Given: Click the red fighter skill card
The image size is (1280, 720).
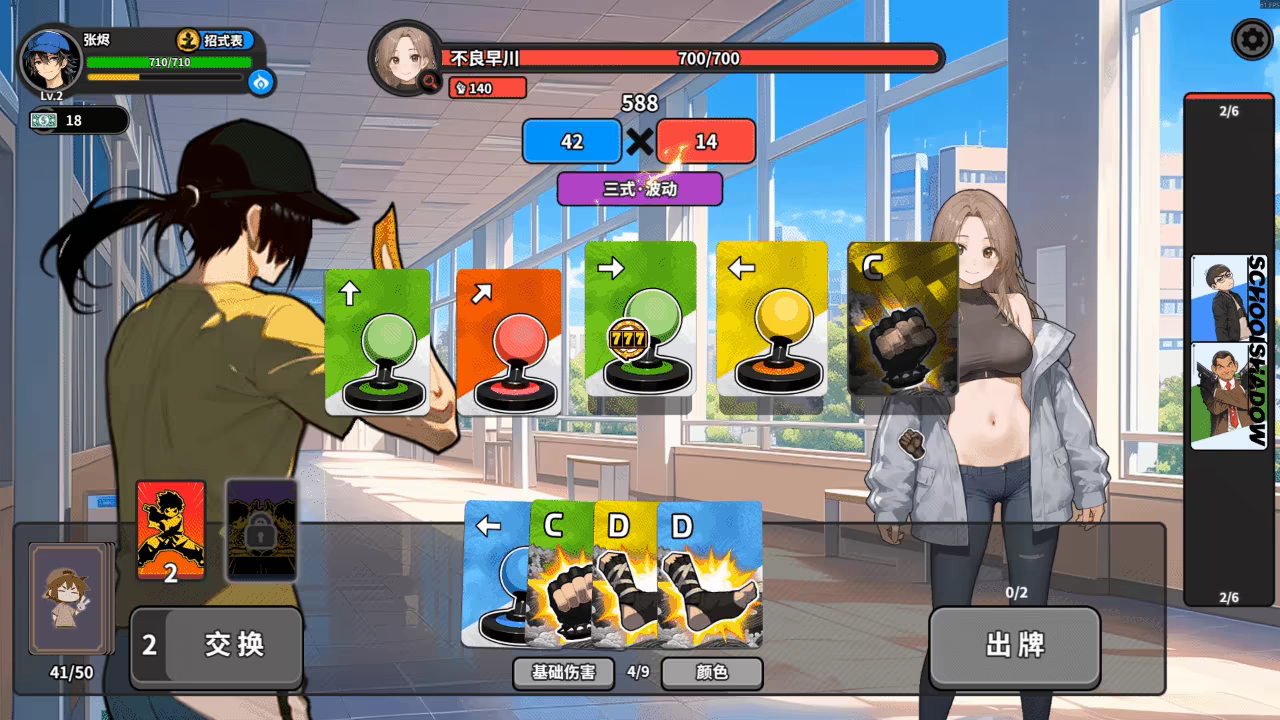Looking at the screenshot, I should pyautogui.click(x=170, y=530).
